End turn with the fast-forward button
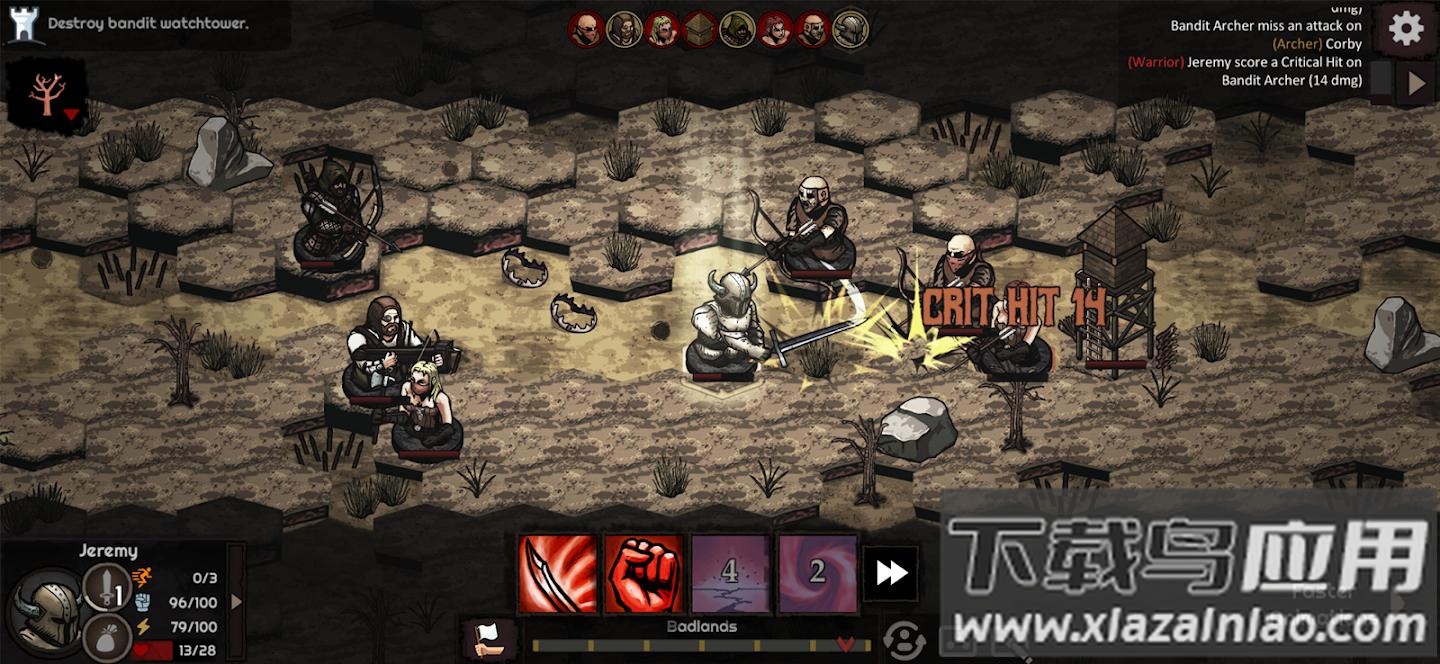 pyautogui.click(x=891, y=573)
